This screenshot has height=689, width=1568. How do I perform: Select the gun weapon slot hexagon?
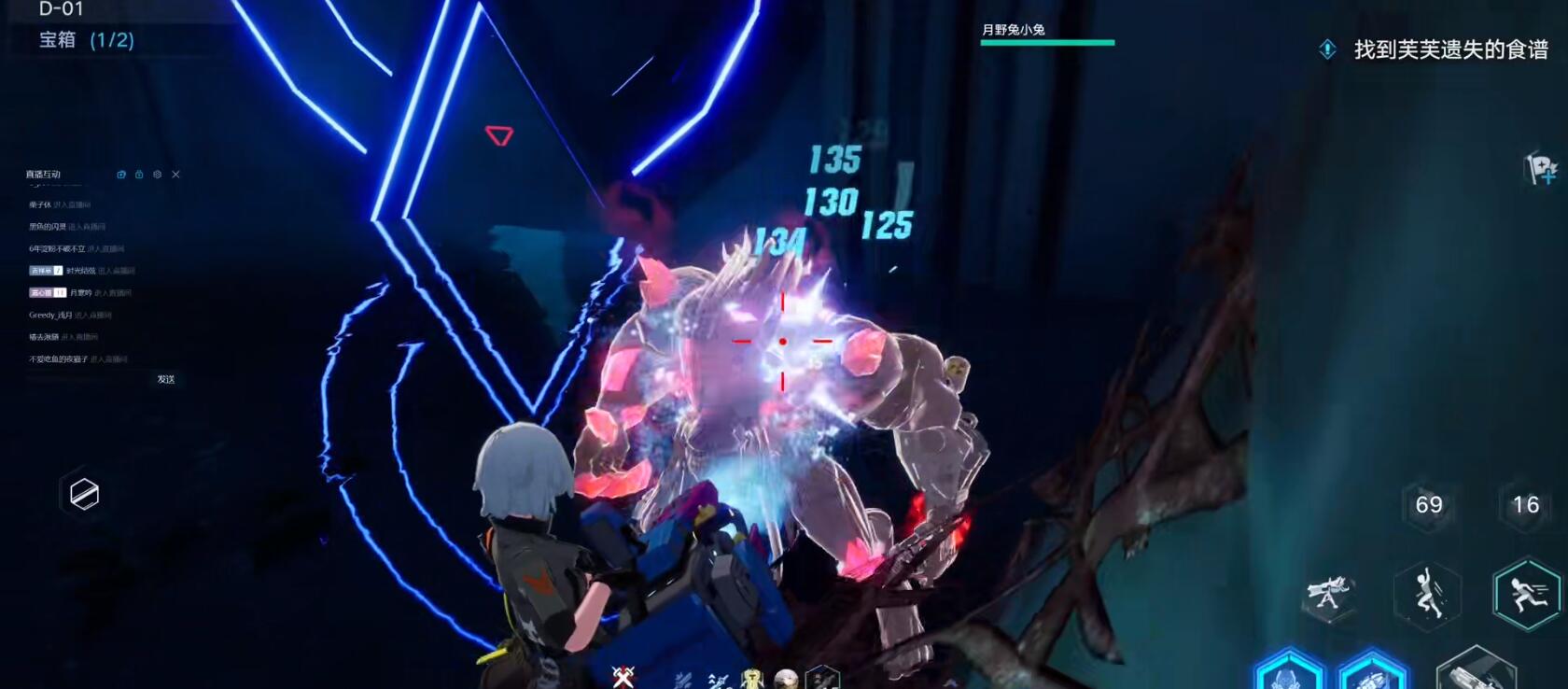click(x=1477, y=670)
